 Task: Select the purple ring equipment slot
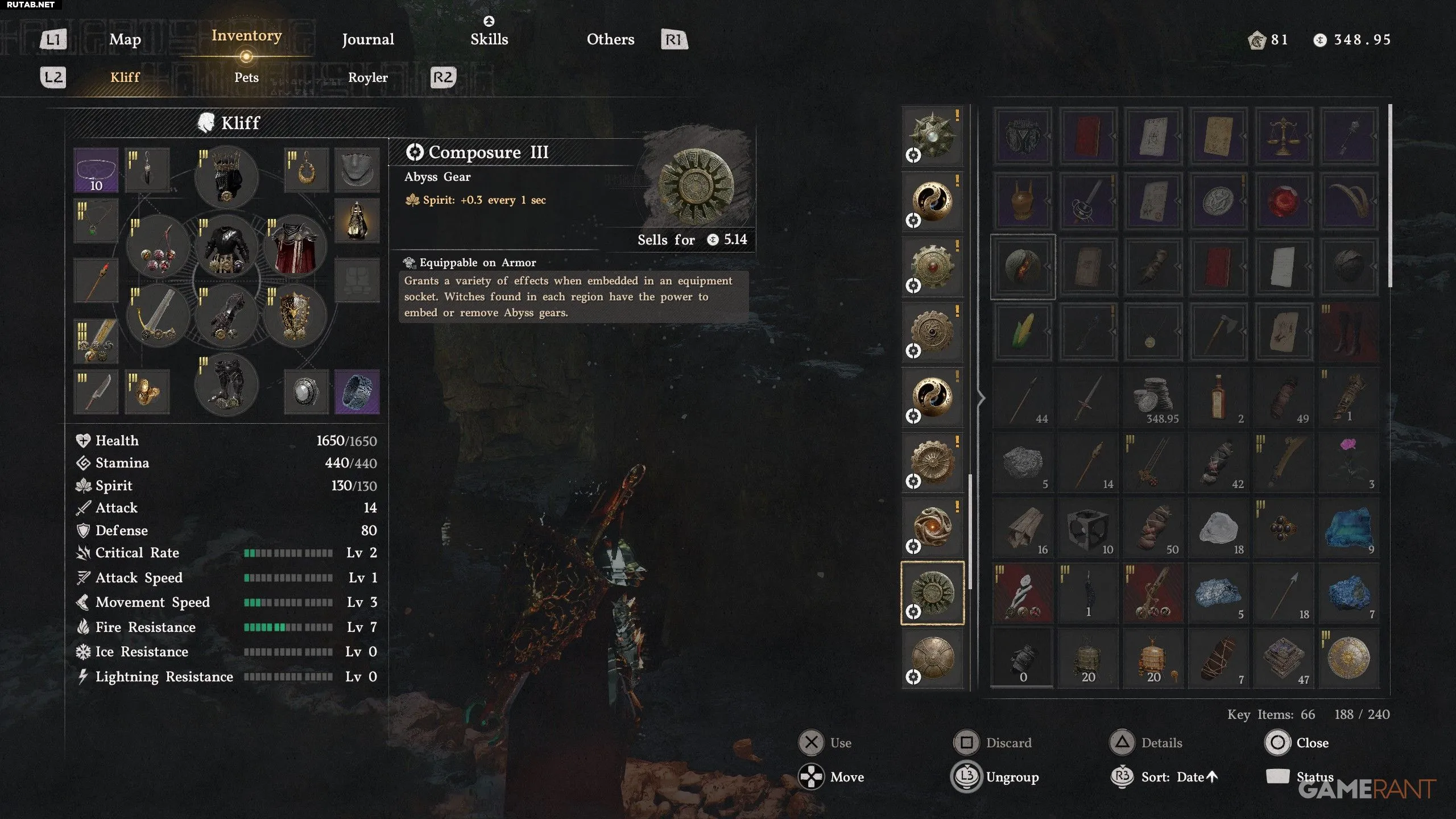[x=357, y=391]
